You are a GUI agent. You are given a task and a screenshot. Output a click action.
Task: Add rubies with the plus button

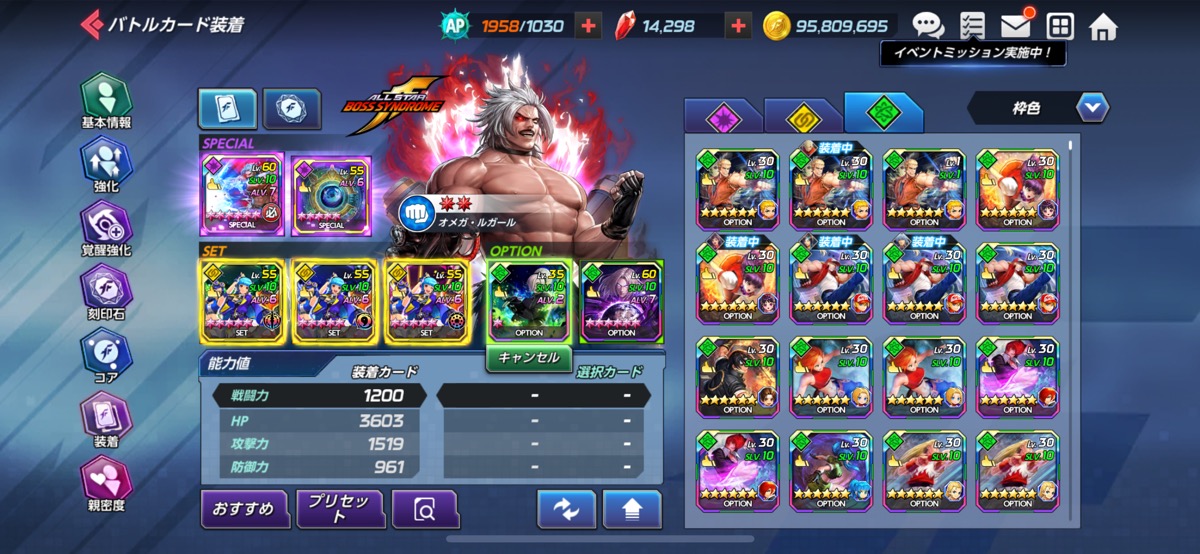[738, 26]
